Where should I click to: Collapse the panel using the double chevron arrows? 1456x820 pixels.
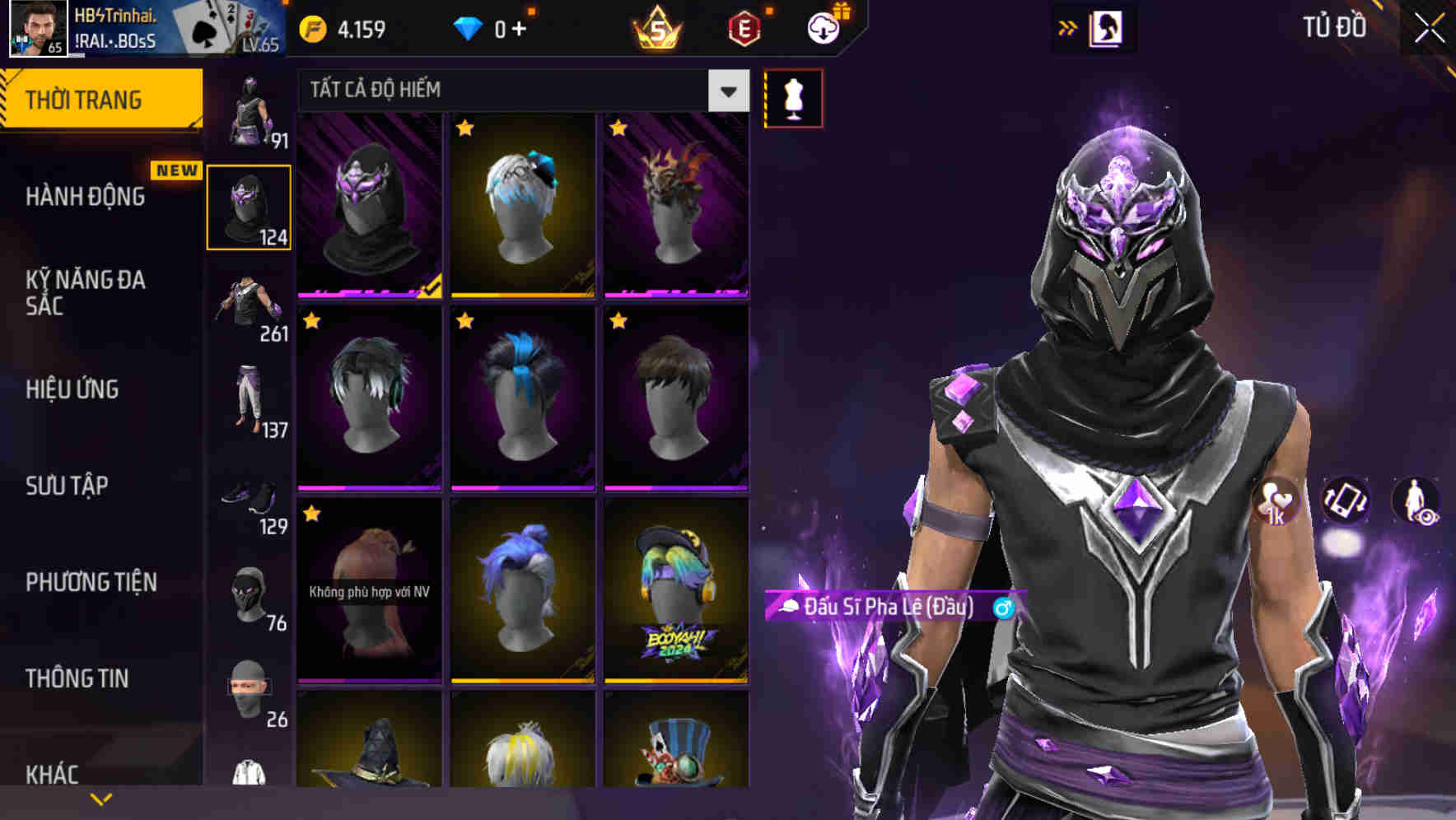[1066, 27]
